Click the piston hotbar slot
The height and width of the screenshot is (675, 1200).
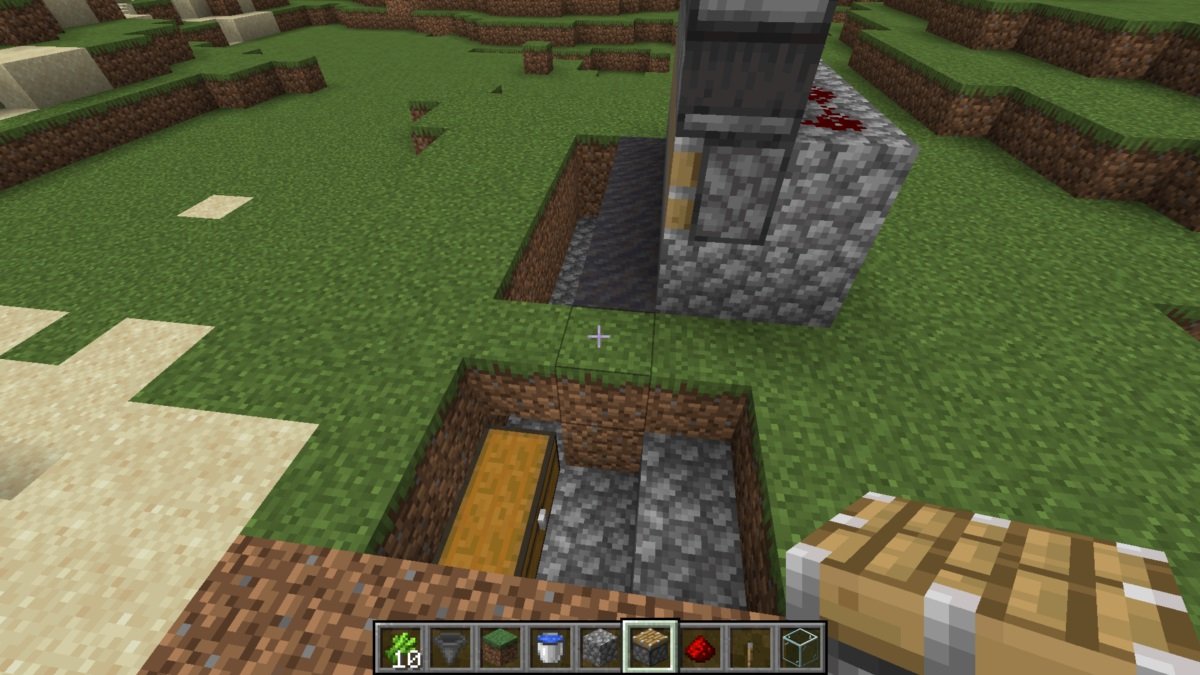pyautogui.click(x=650, y=647)
